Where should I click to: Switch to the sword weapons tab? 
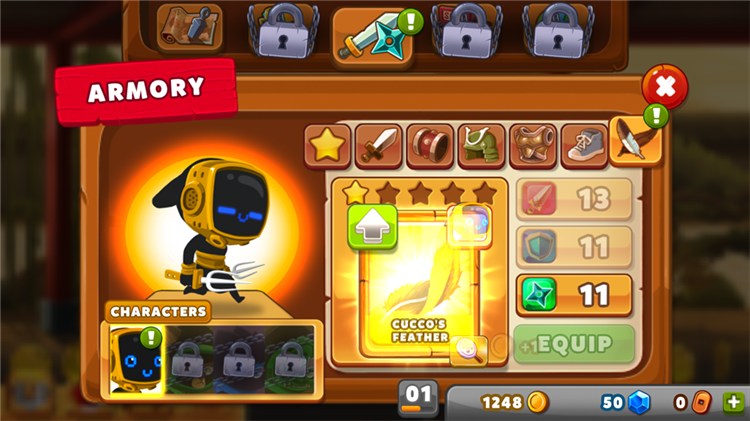tap(378, 147)
